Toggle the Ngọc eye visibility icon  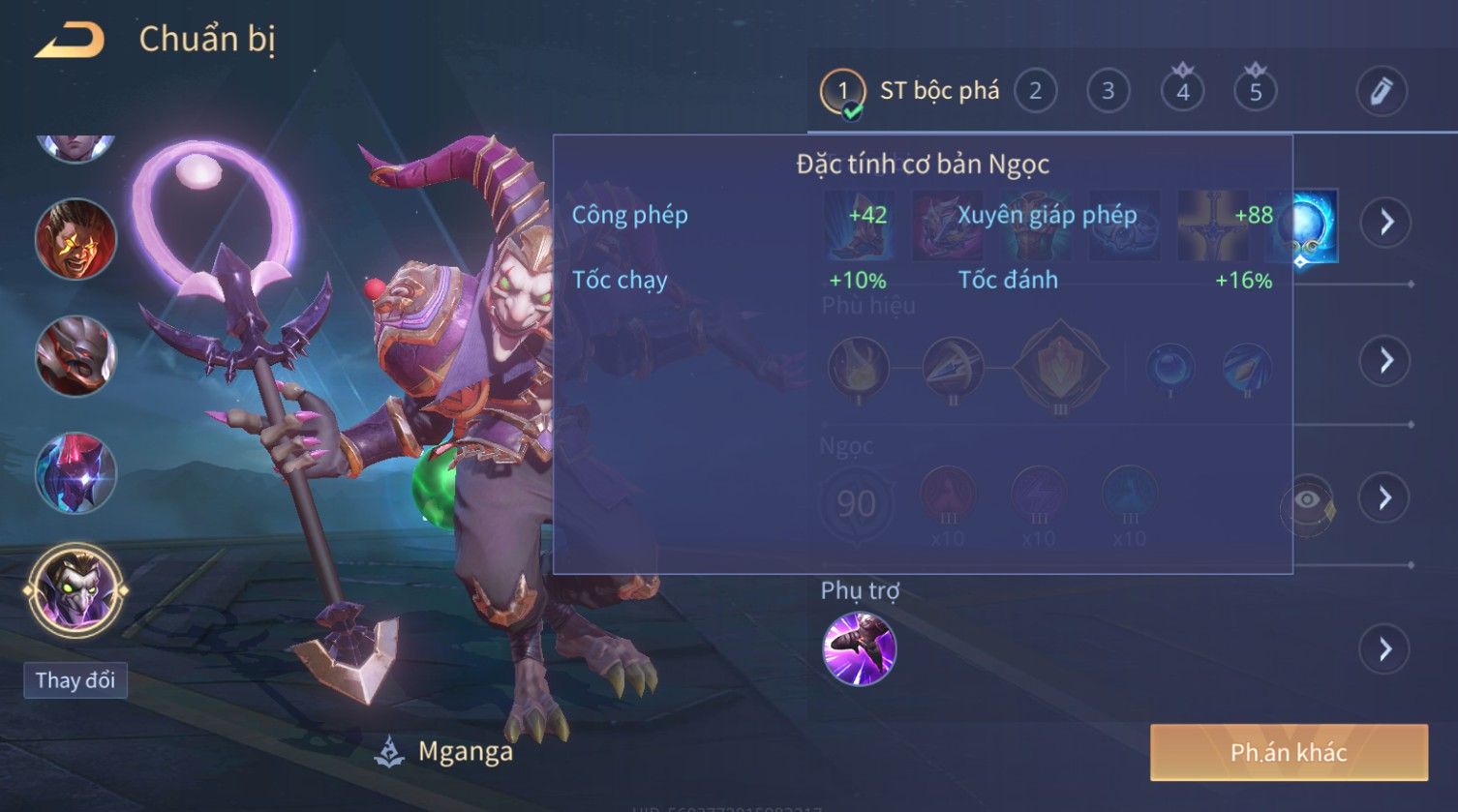click(x=1307, y=500)
